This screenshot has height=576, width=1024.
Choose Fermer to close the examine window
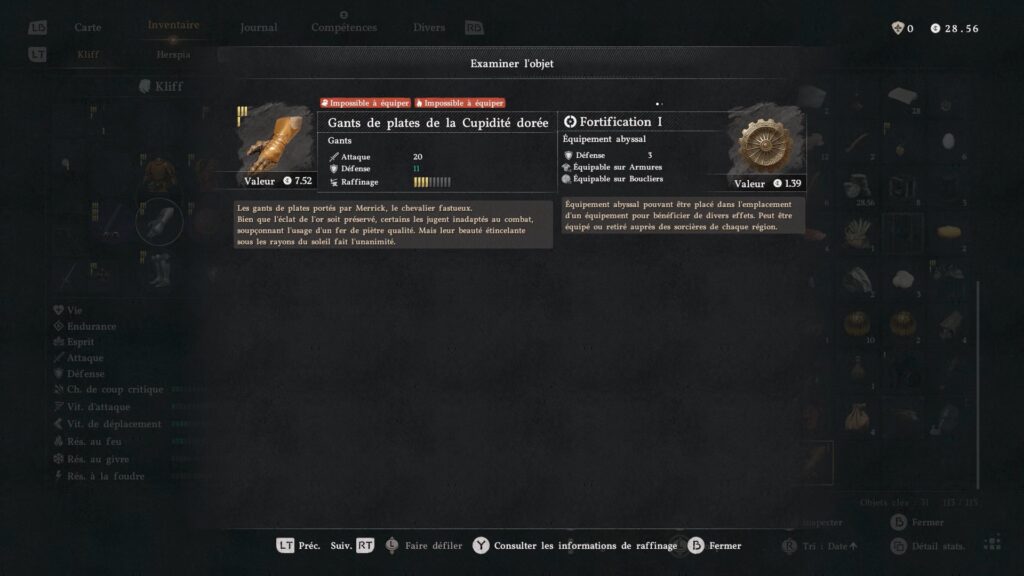(714, 546)
